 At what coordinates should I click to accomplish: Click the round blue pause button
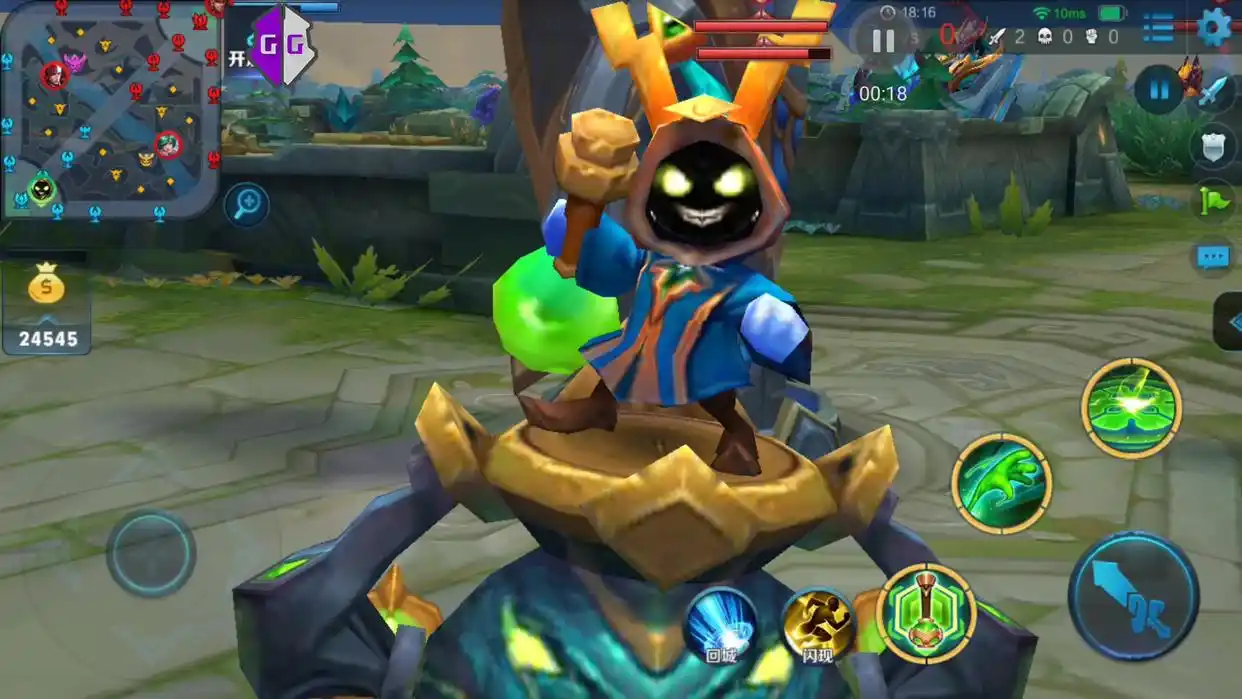1159,91
